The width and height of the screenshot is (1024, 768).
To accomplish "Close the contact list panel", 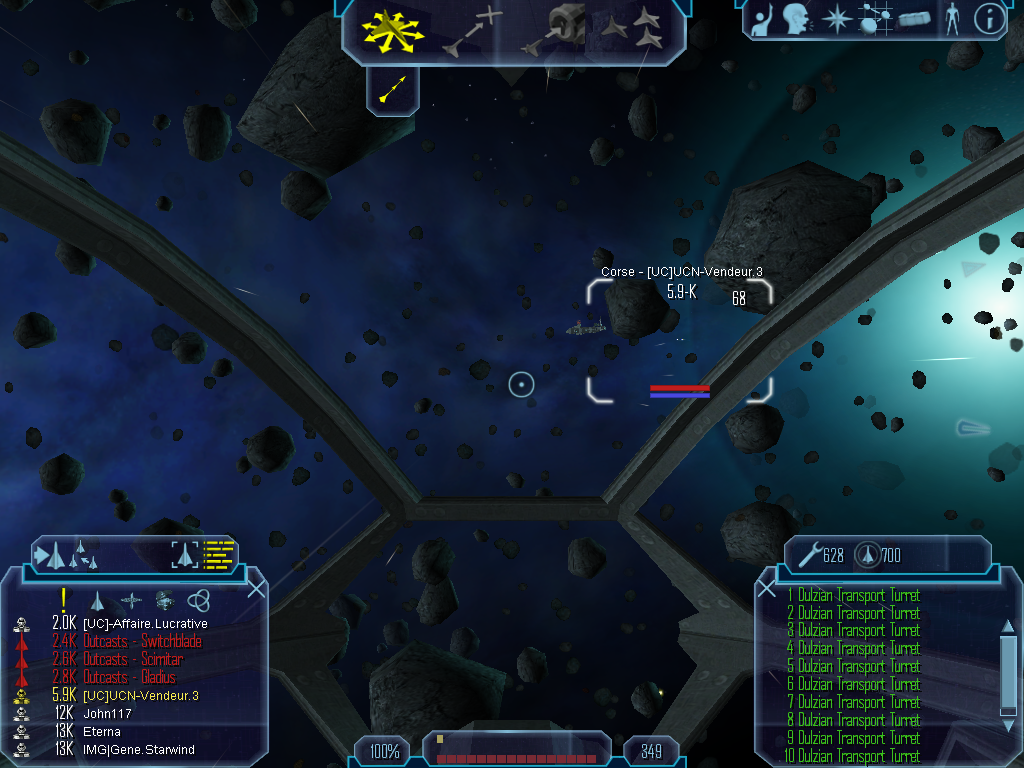I will 256,588.
